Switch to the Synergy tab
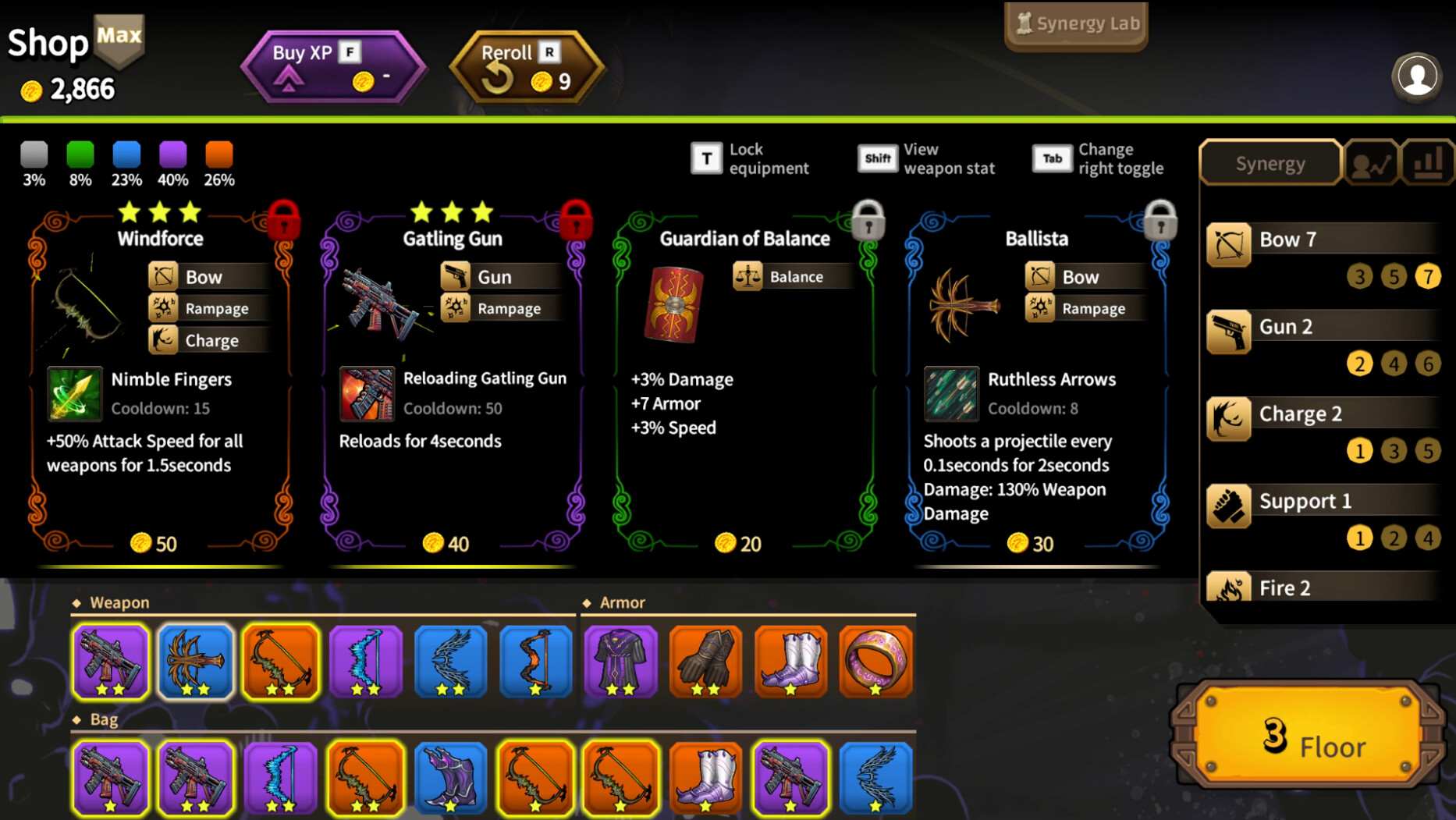 [x=1270, y=163]
